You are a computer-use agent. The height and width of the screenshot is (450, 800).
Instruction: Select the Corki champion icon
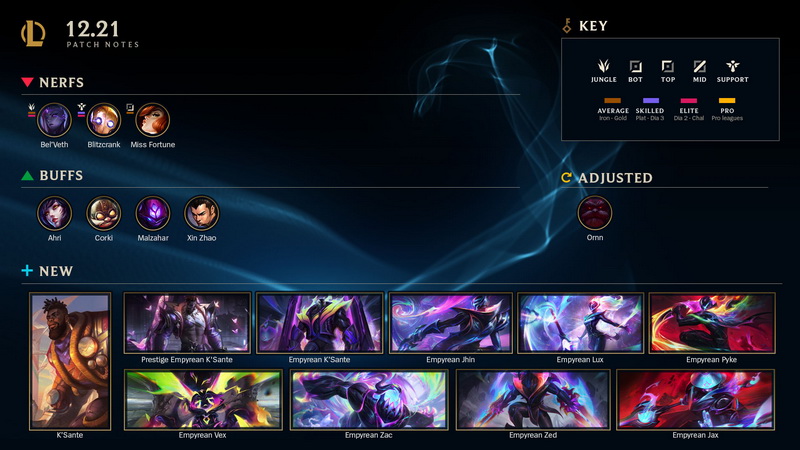click(x=103, y=212)
